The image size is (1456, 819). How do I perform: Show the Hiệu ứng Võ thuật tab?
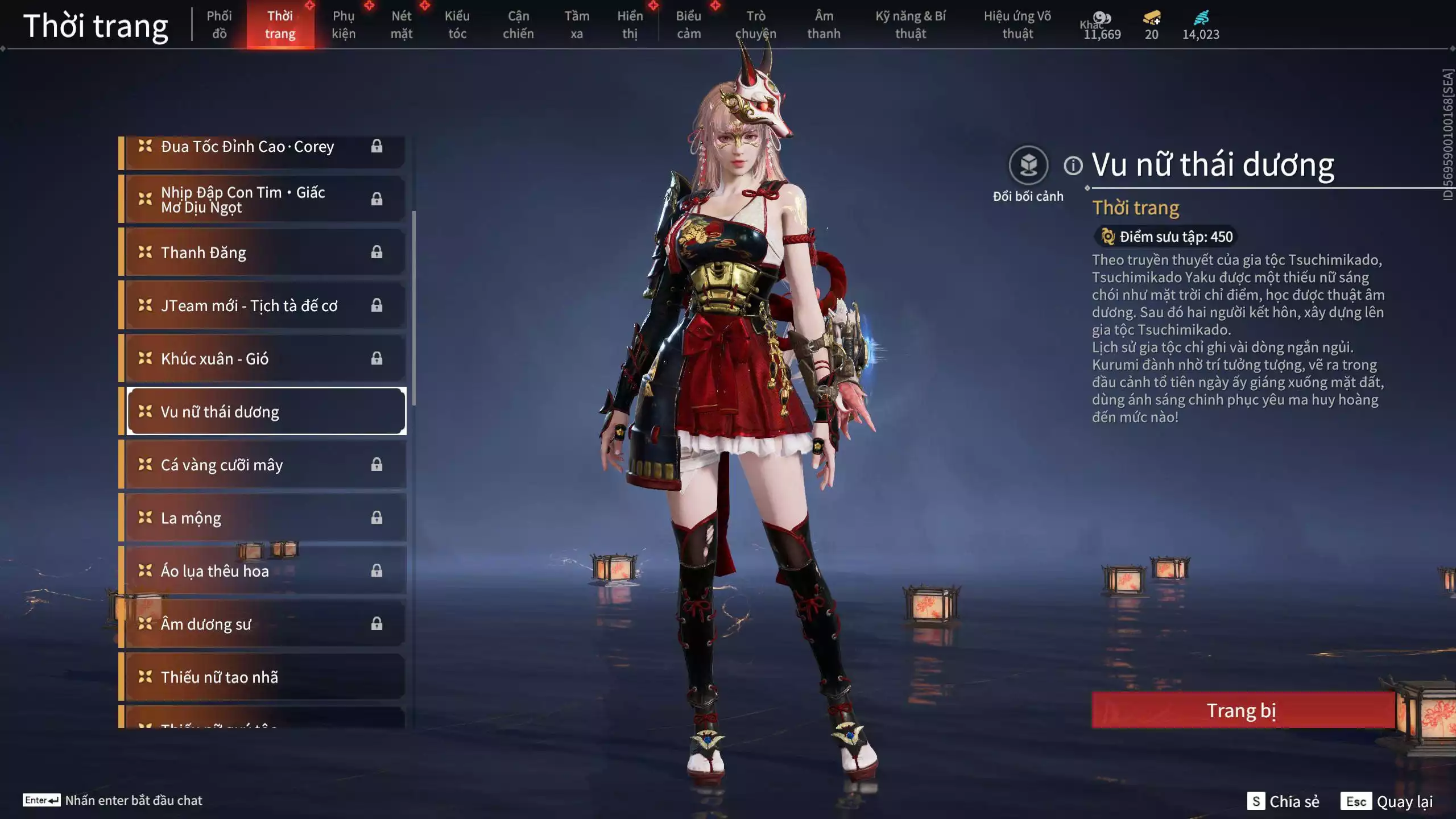click(1017, 24)
